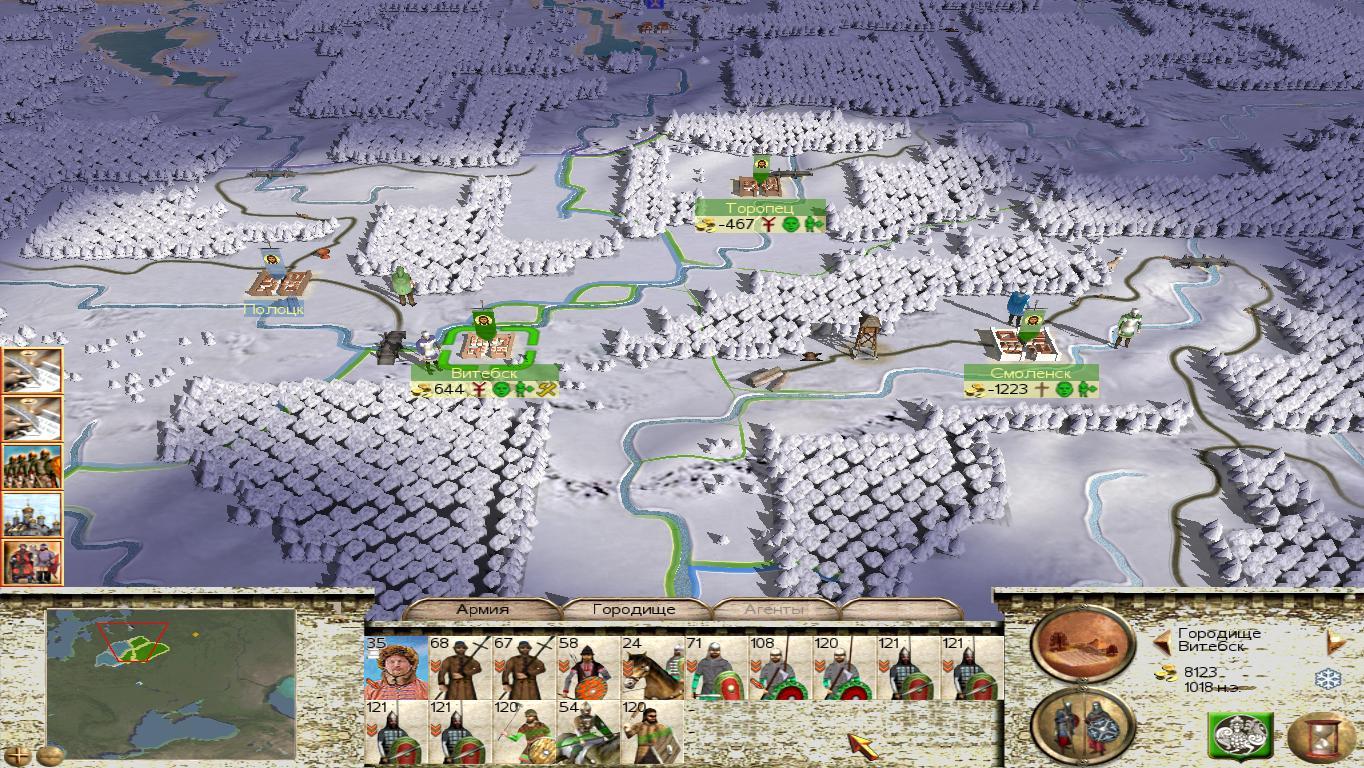Go to previous settlement with left arrow
Viewport: 1364px width, 768px height.
pos(1162,640)
